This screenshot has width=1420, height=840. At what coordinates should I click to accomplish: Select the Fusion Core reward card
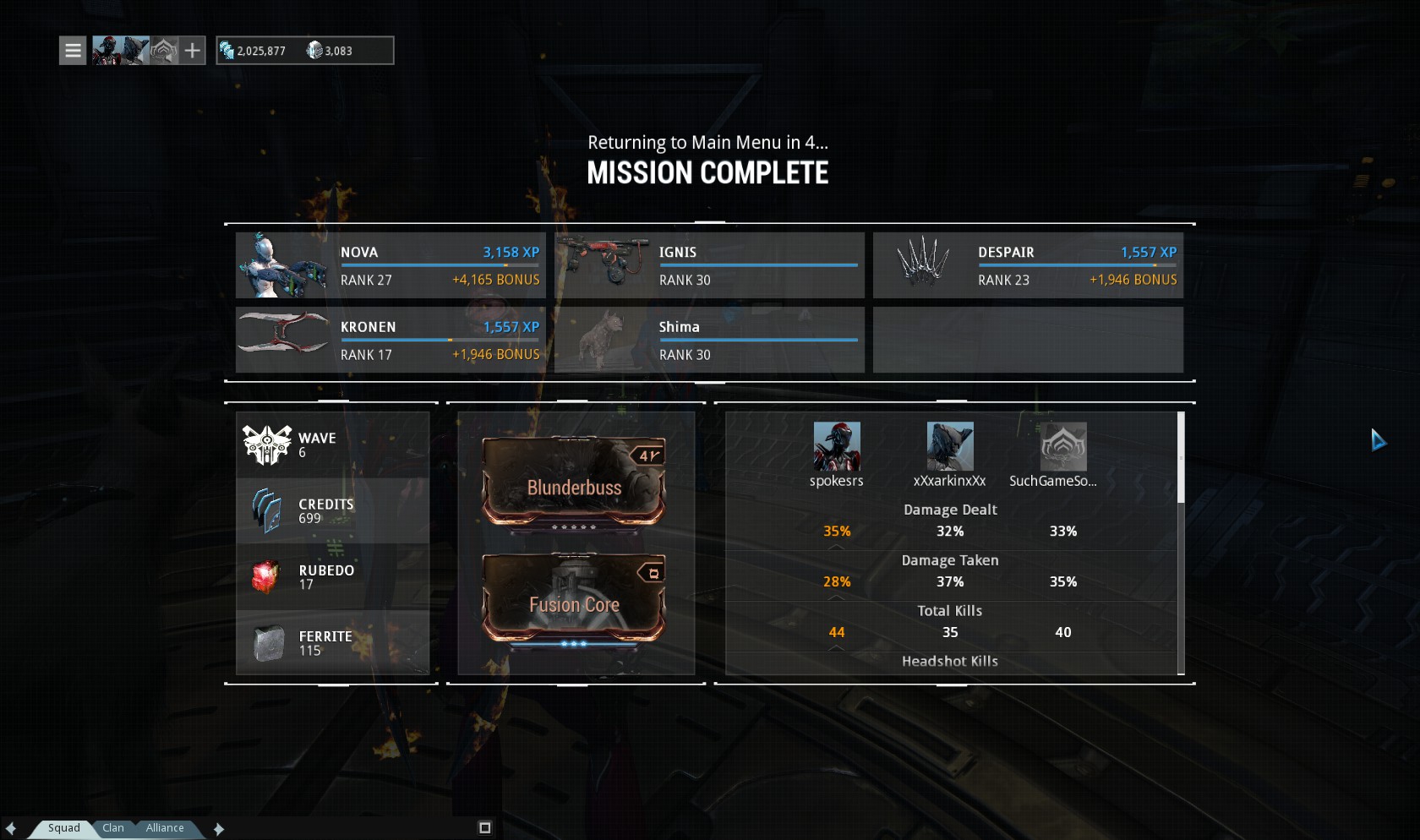[x=574, y=600]
